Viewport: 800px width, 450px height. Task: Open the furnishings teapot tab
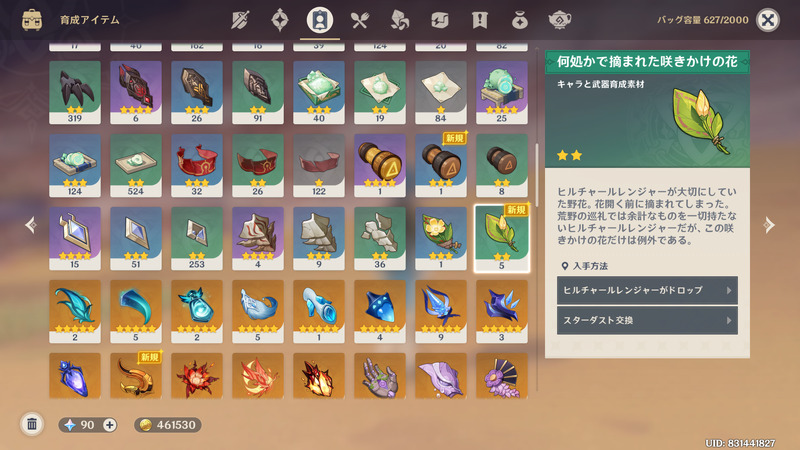560,20
